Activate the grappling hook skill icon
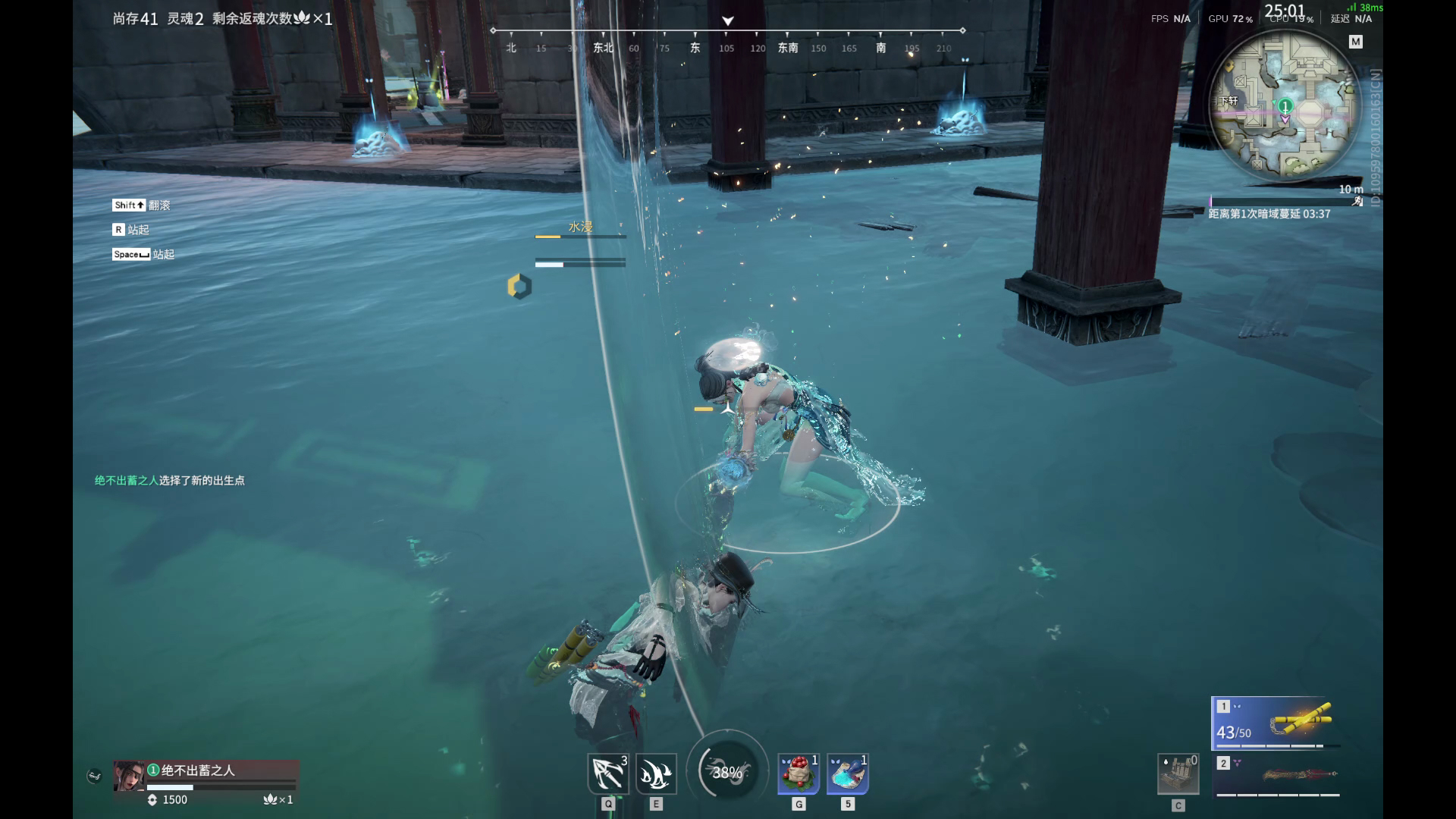The image size is (1456, 819). [x=608, y=773]
